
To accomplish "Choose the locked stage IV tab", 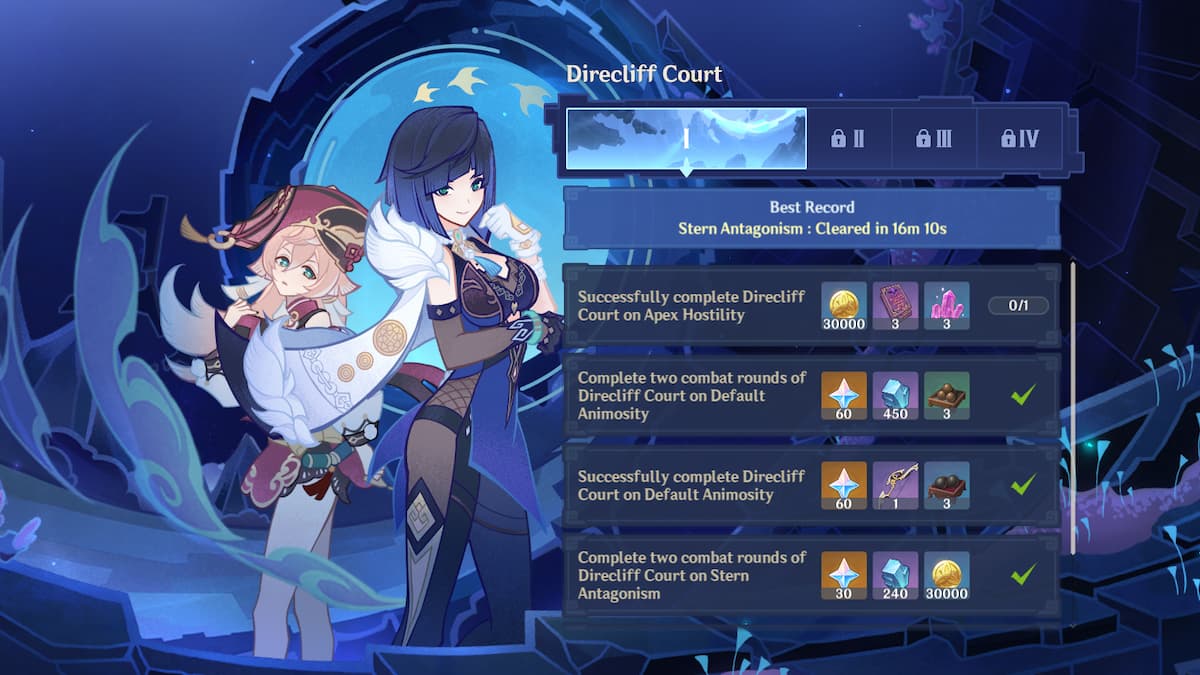I will (x=1019, y=139).
